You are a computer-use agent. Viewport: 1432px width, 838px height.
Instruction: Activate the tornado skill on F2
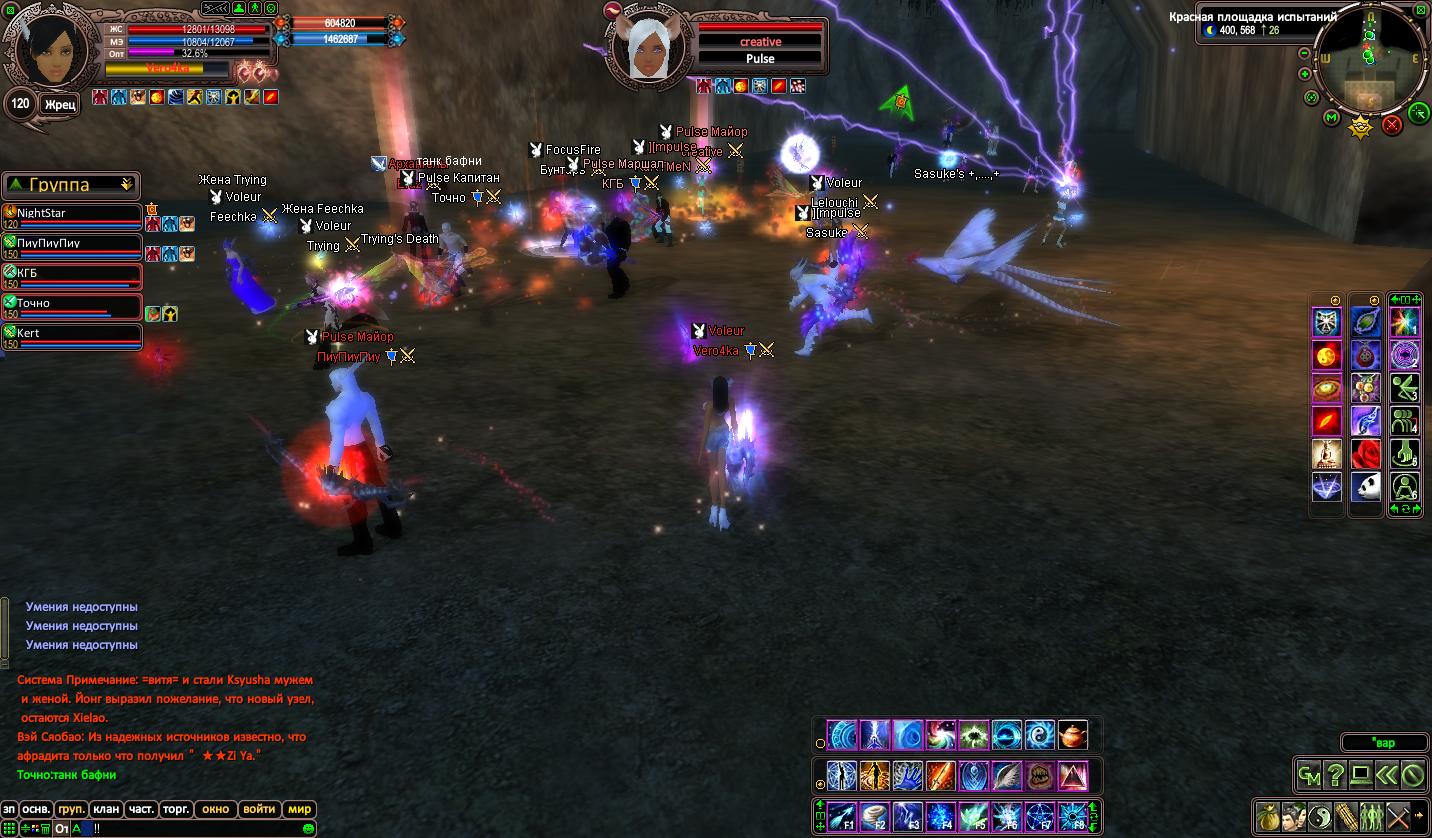pos(874,815)
